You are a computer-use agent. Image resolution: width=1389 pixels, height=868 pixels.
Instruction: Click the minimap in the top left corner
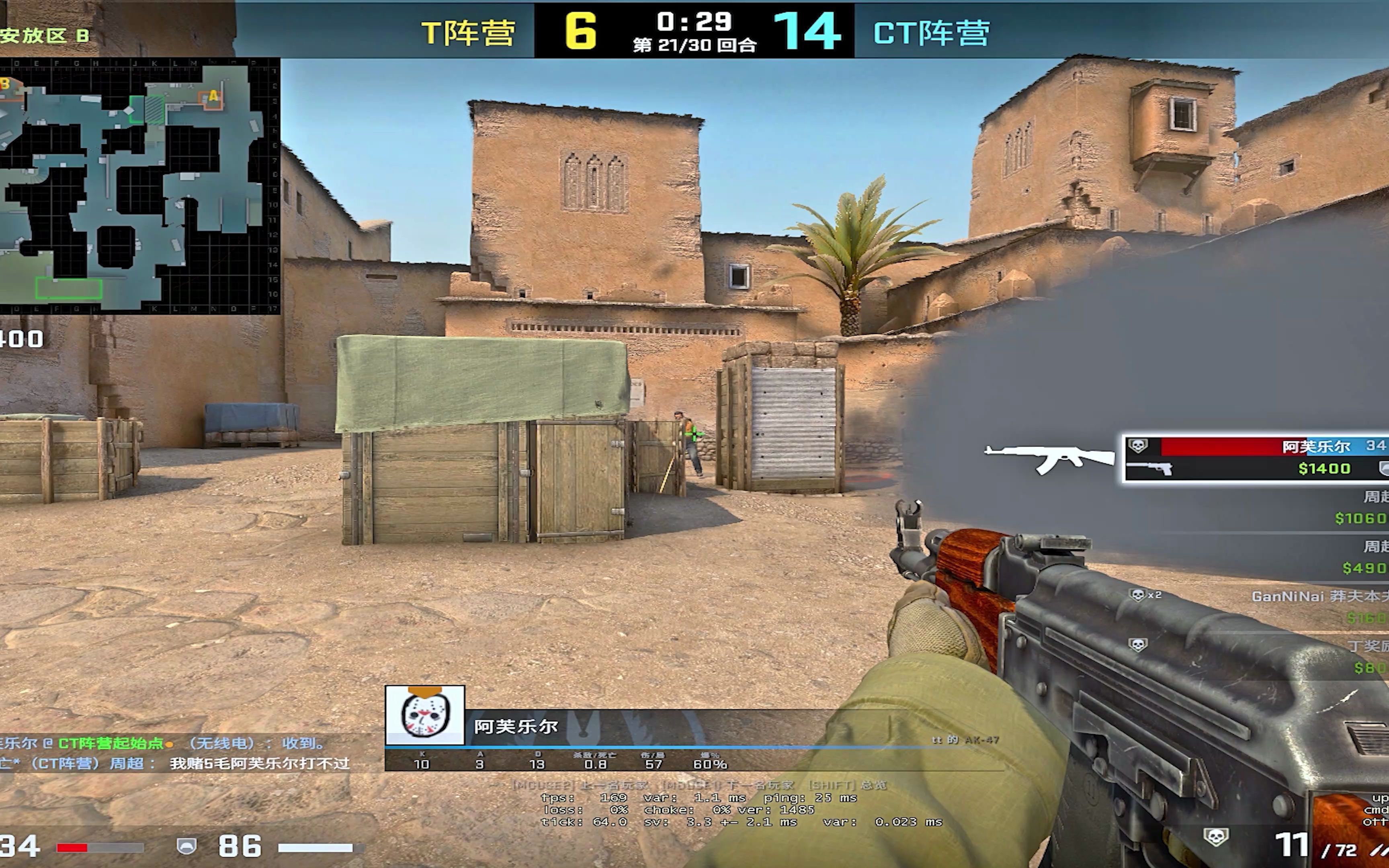click(x=138, y=184)
